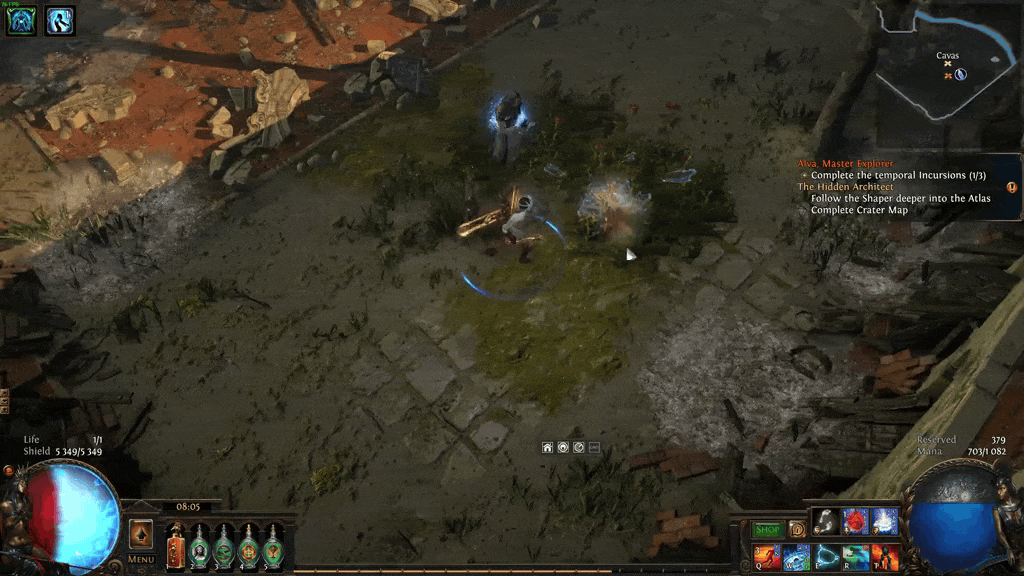Image resolution: width=1024 pixels, height=576 pixels.
Task: Activate the blue ring skill on E
Action: click(x=826, y=557)
